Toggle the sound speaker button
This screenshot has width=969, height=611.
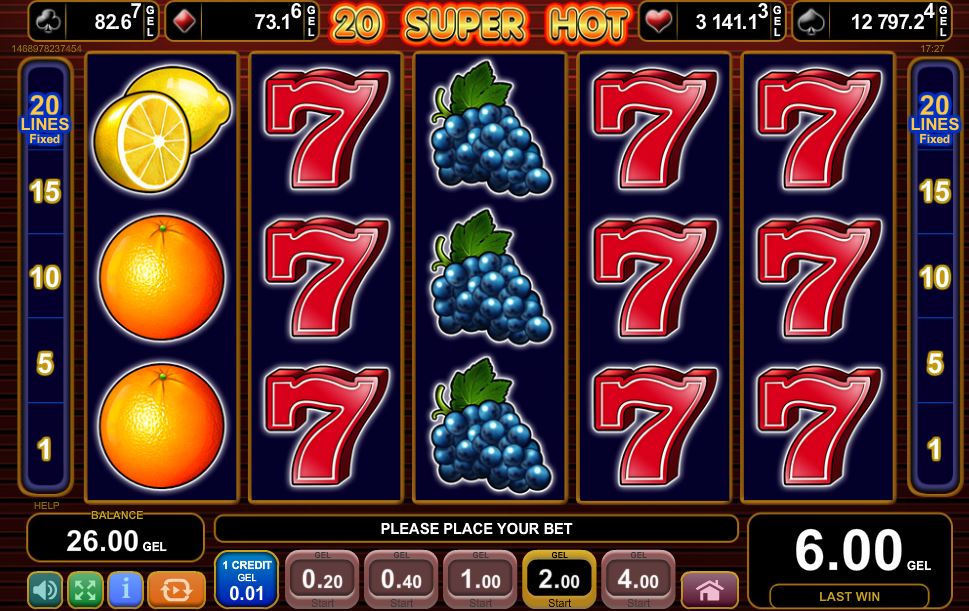pyautogui.click(x=45, y=589)
